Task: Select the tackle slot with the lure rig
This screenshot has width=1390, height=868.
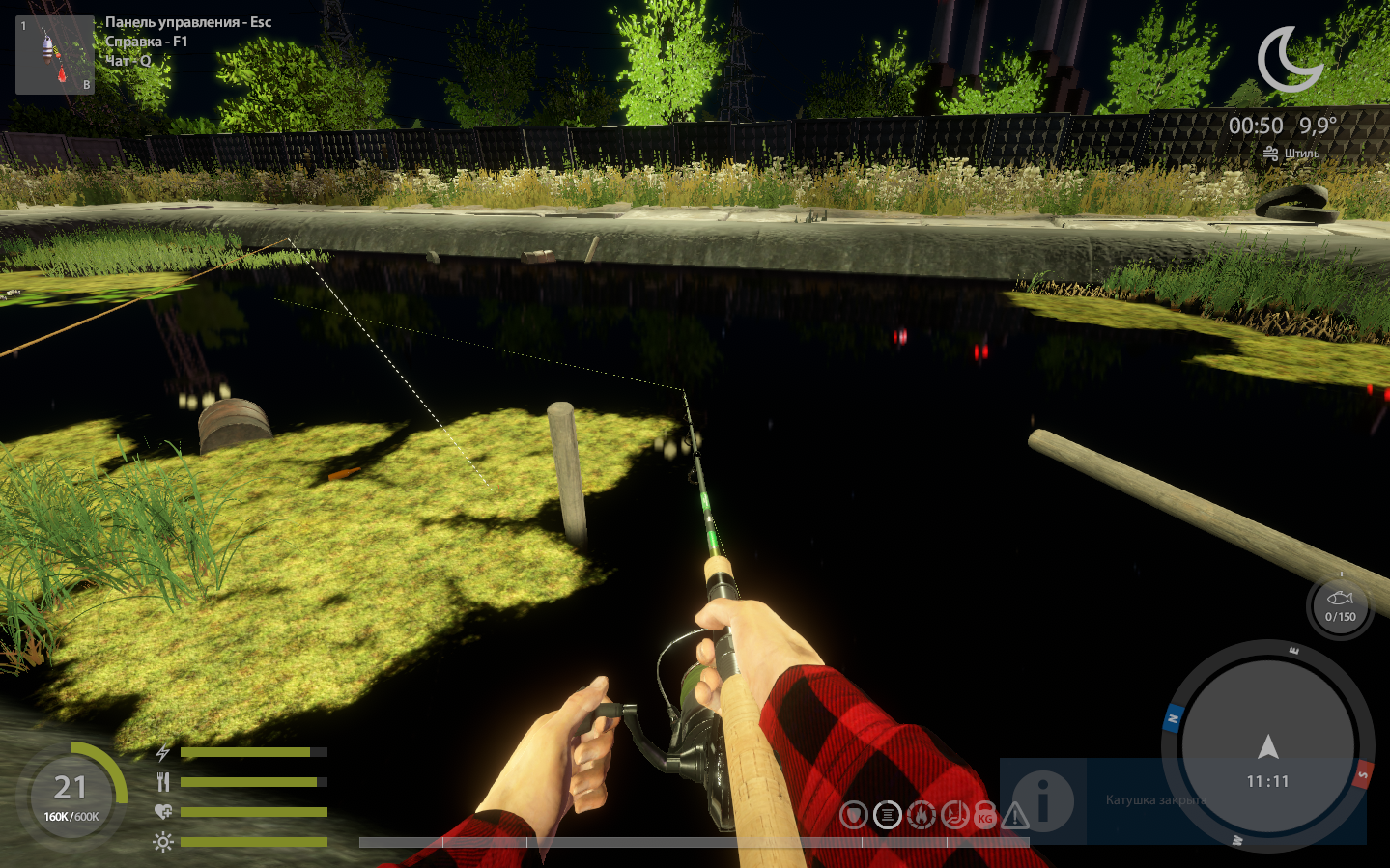Action: [54, 55]
